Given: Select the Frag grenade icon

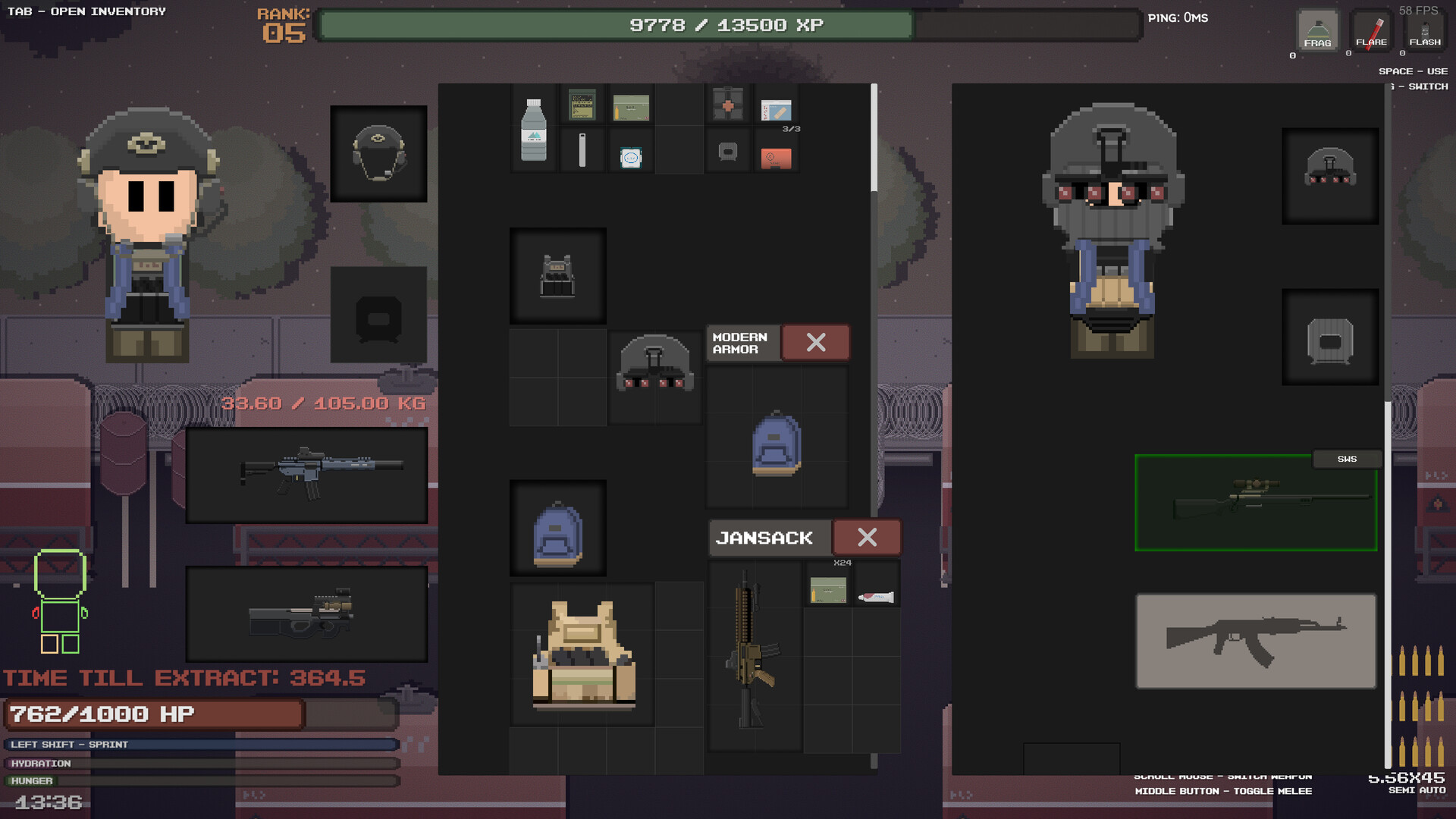Looking at the screenshot, I should (x=1317, y=32).
